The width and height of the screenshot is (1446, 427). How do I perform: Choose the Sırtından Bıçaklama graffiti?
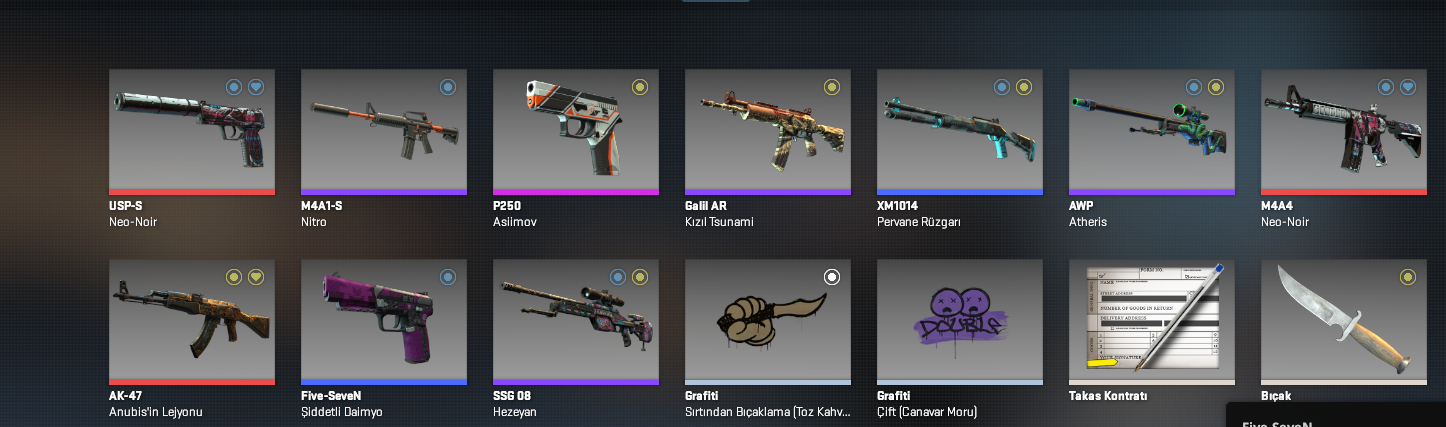click(767, 320)
